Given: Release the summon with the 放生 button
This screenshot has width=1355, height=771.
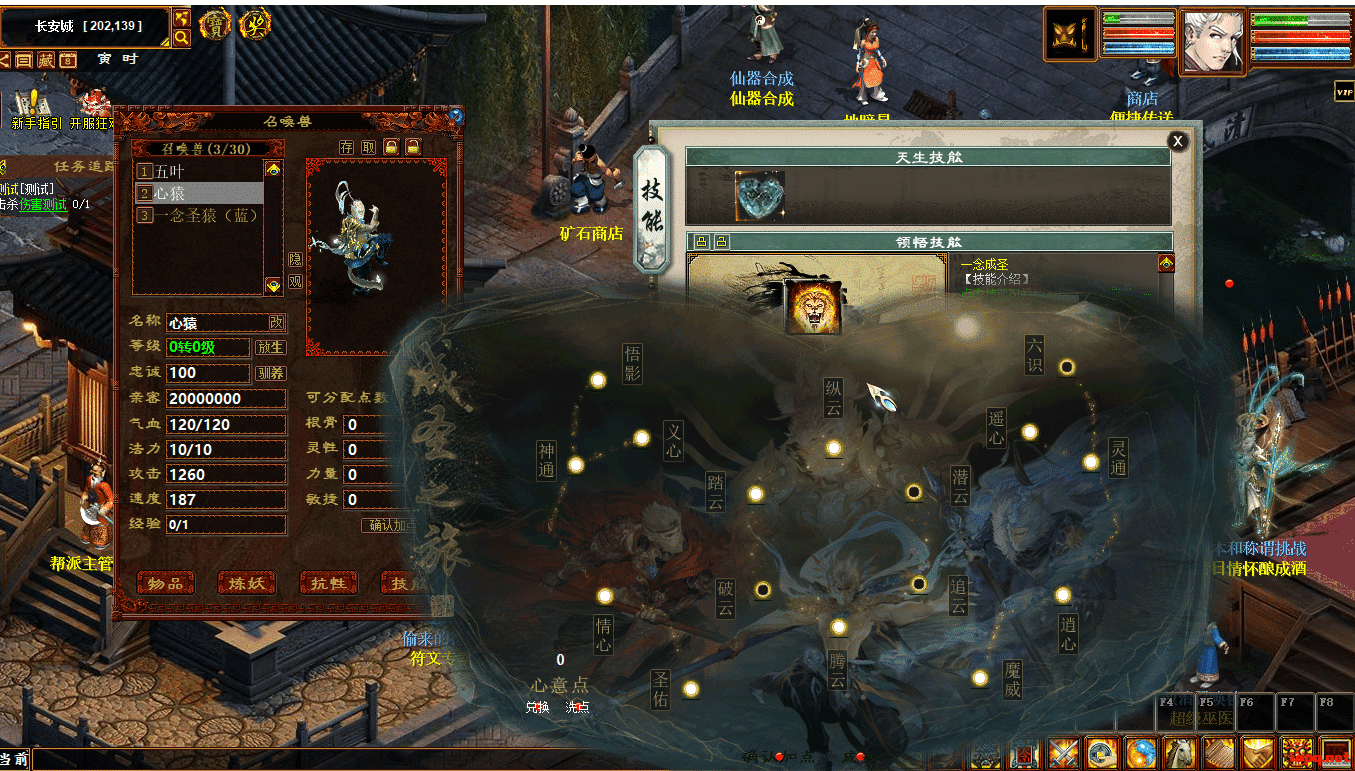Looking at the screenshot, I should pos(270,348).
